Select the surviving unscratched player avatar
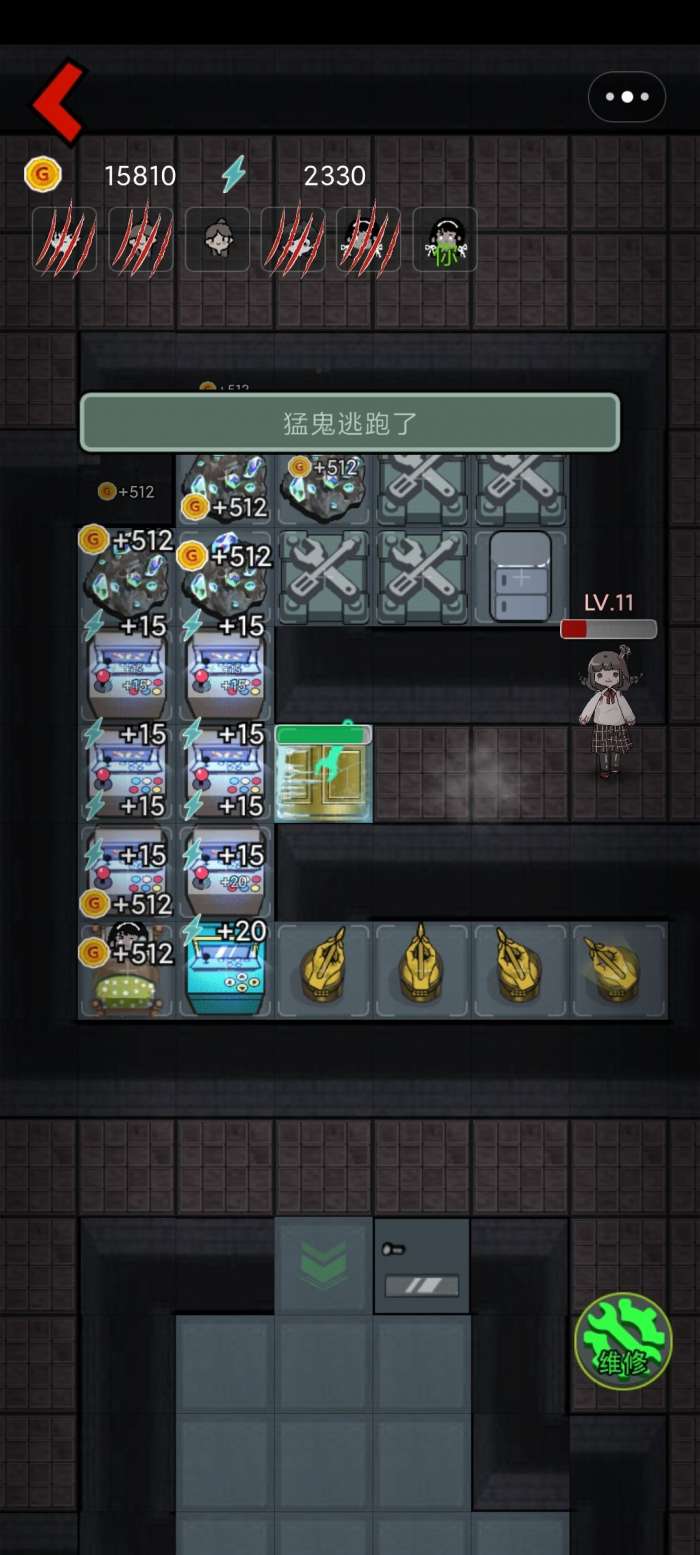This screenshot has height=1555, width=700. click(217, 239)
